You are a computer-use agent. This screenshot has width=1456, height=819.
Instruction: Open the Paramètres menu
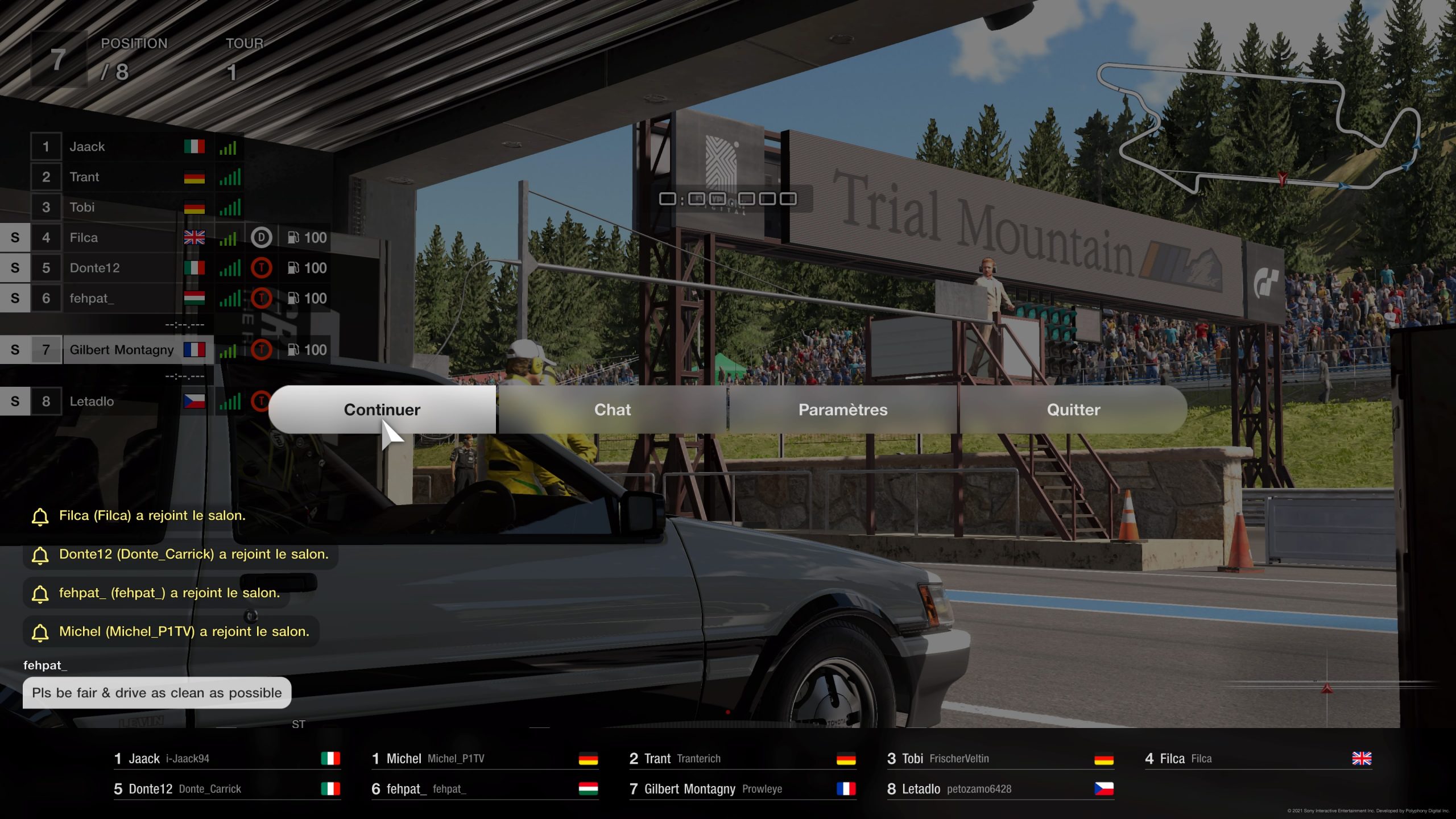(x=843, y=409)
